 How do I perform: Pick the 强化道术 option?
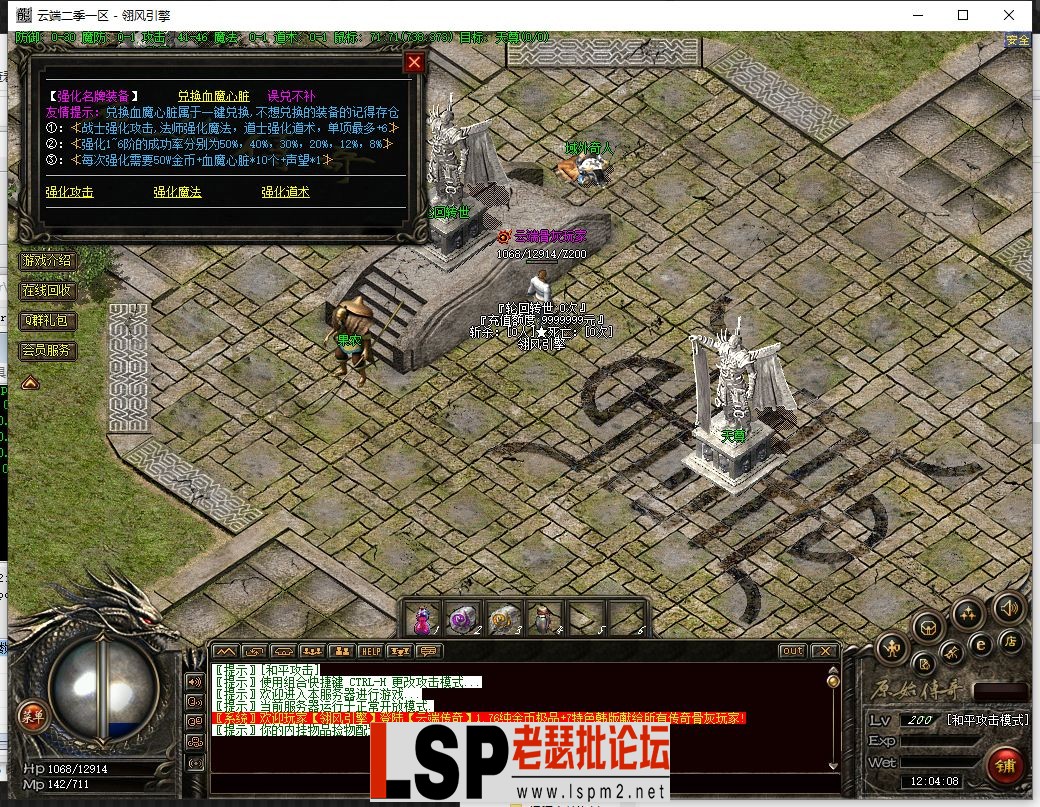click(x=285, y=192)
